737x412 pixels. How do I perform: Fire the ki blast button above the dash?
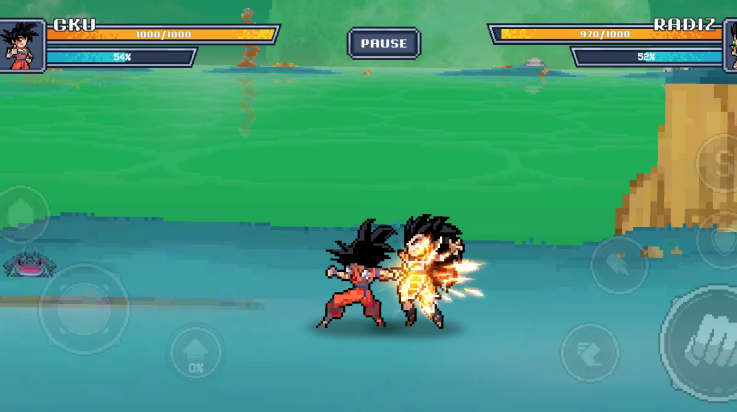(x=618, y=264)
